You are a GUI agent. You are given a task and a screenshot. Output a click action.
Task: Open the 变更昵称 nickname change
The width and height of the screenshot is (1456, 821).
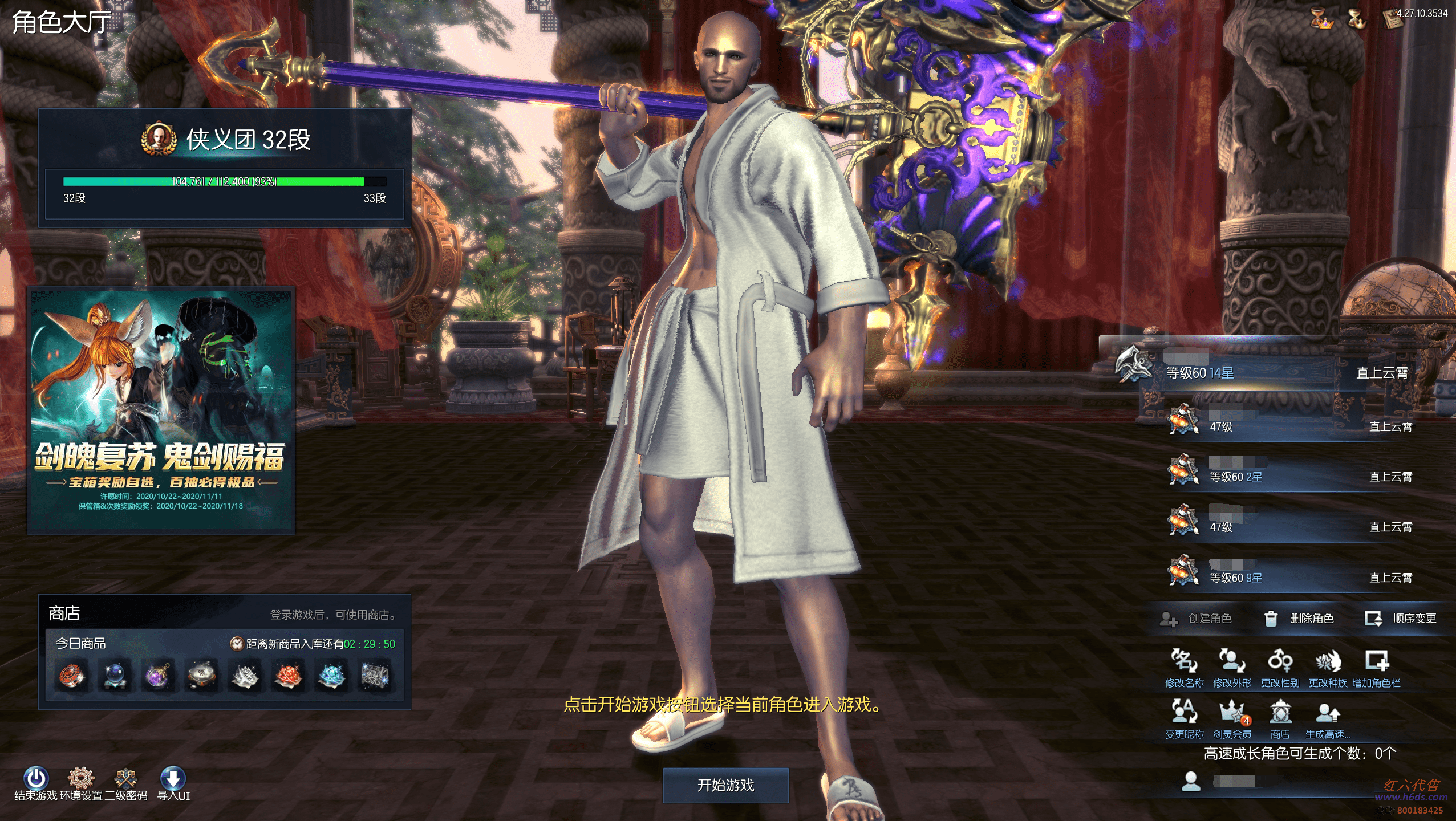point(1184,718)
